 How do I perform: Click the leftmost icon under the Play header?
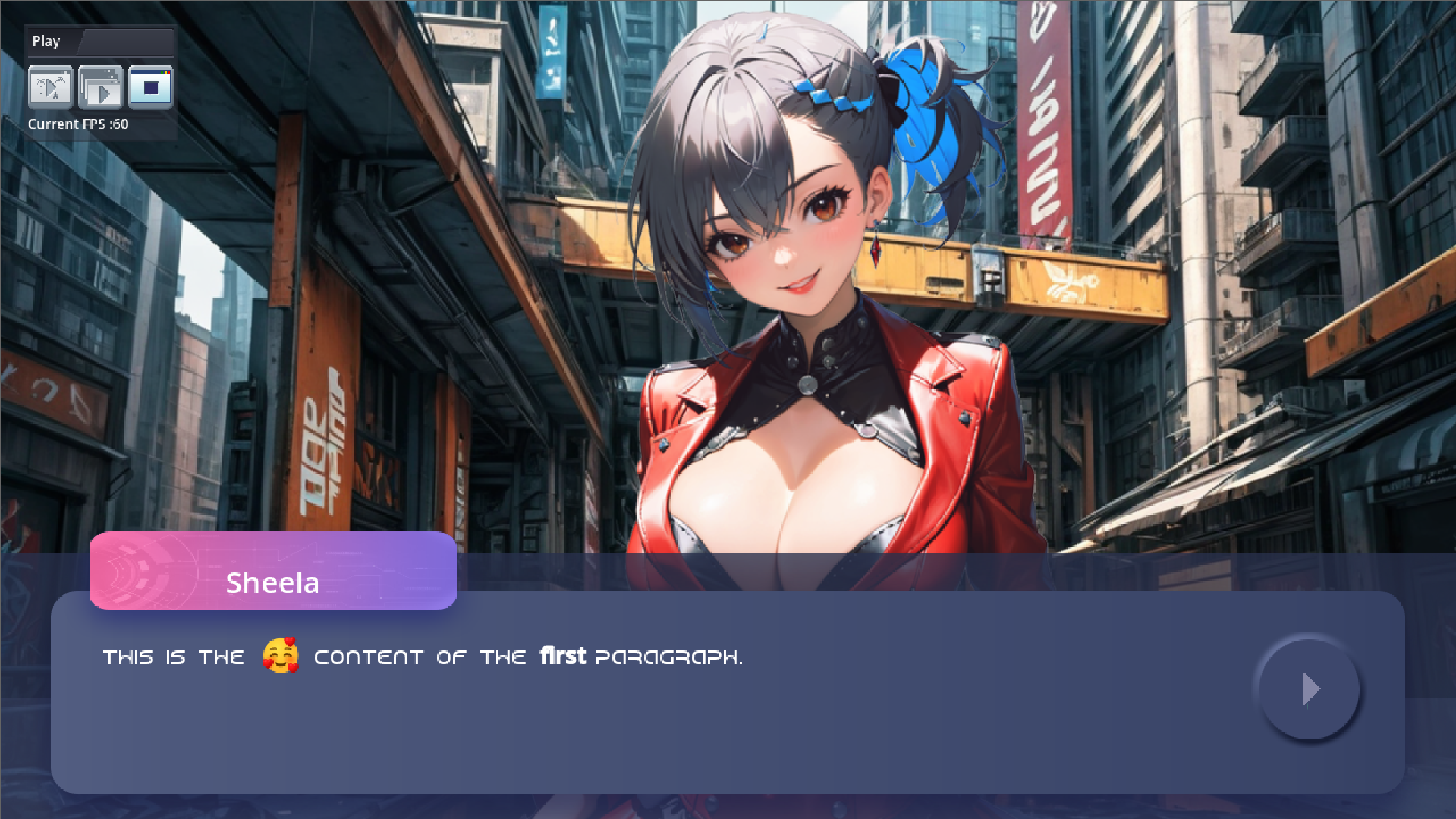[x=51, y=87]
